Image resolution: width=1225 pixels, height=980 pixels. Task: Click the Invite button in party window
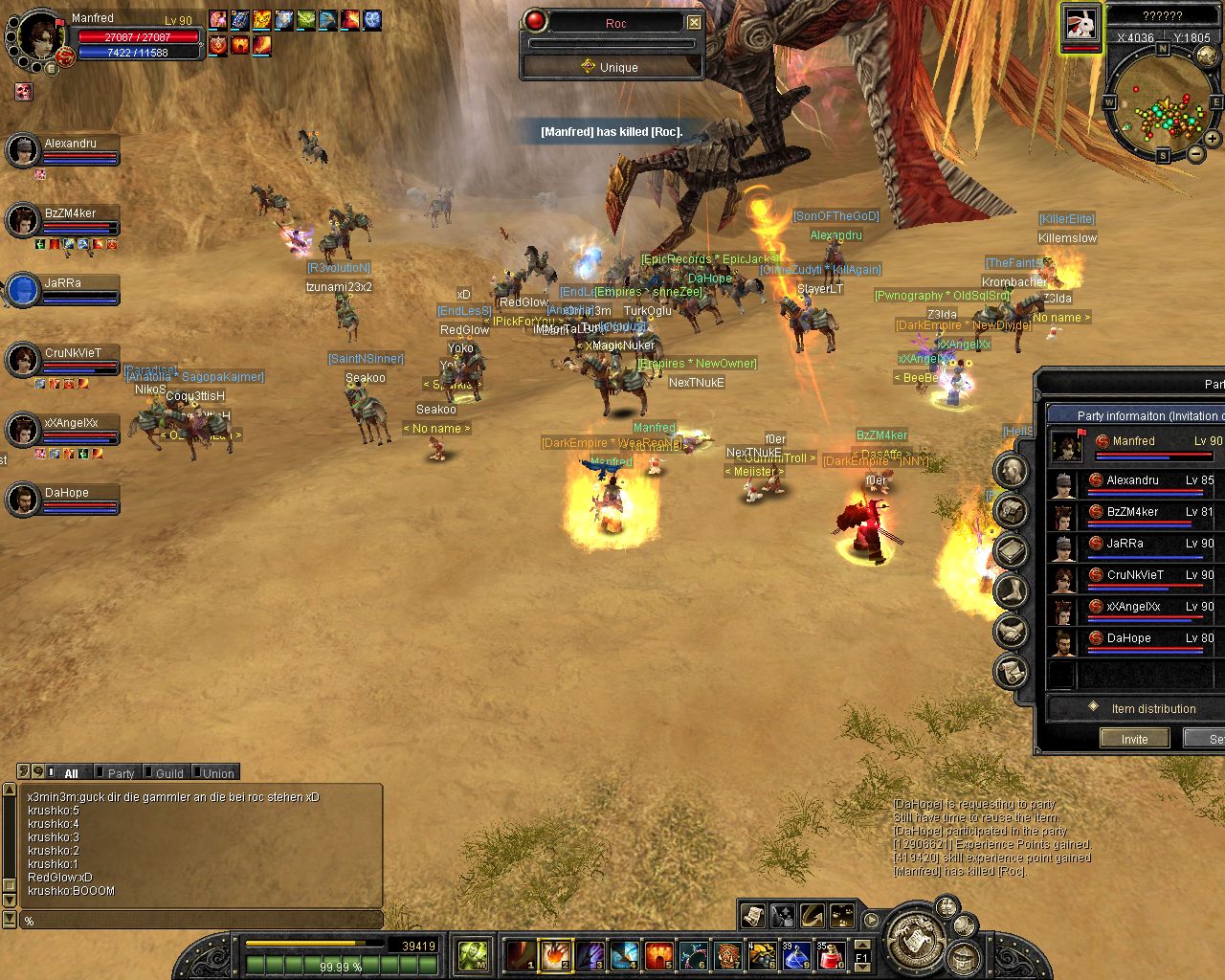(x=1134, y=739)
